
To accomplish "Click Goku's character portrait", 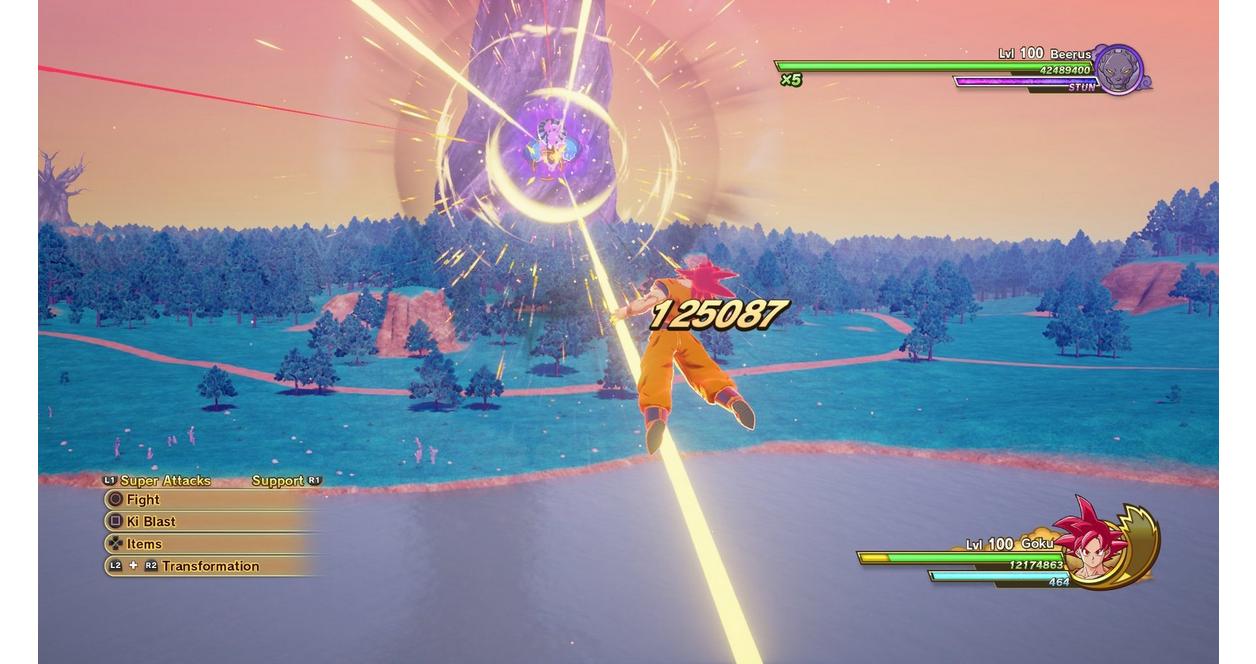I will 1099,542.
